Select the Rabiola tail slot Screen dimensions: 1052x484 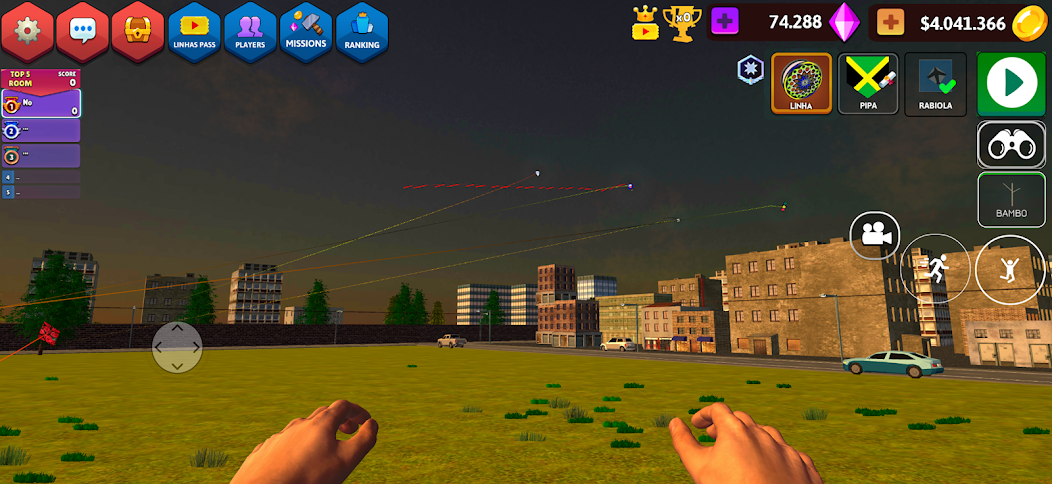935,83
